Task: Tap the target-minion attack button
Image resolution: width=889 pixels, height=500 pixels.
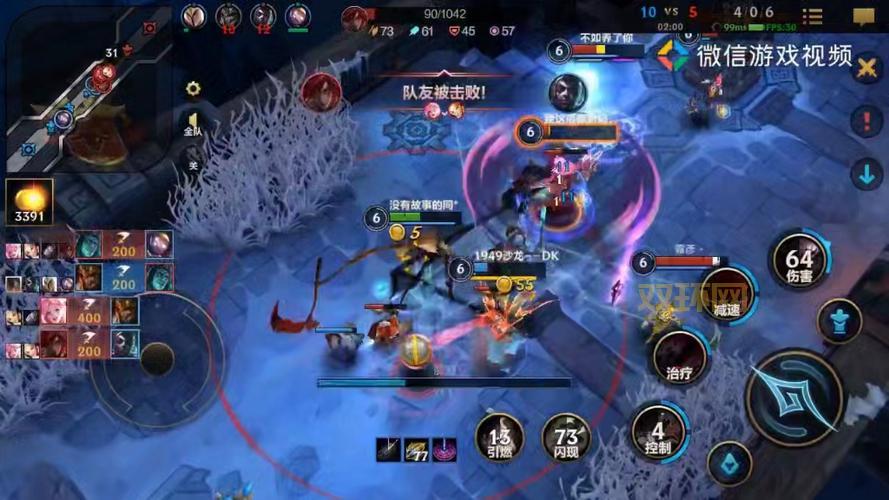Action: click(x=730, y=464)
